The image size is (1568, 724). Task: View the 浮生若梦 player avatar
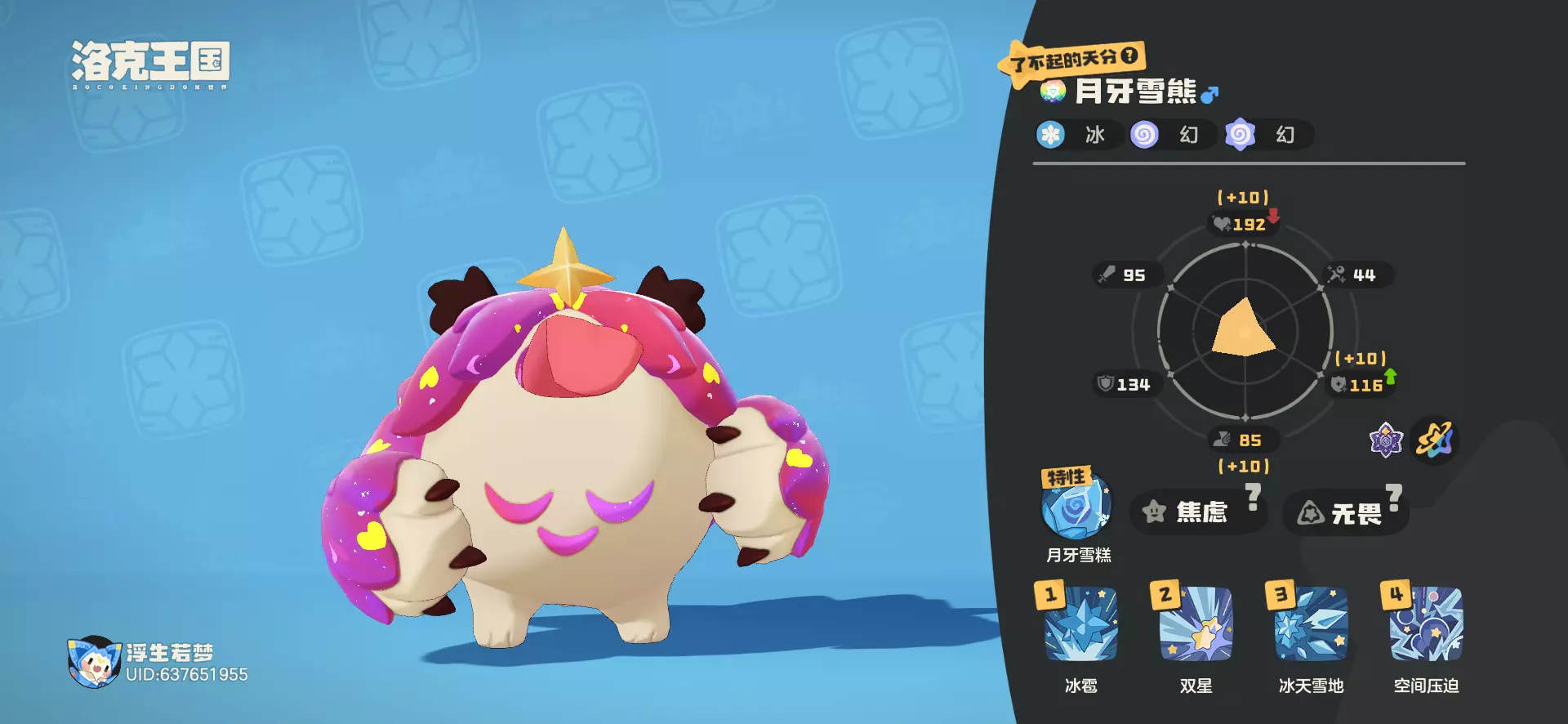coord(94,662)
